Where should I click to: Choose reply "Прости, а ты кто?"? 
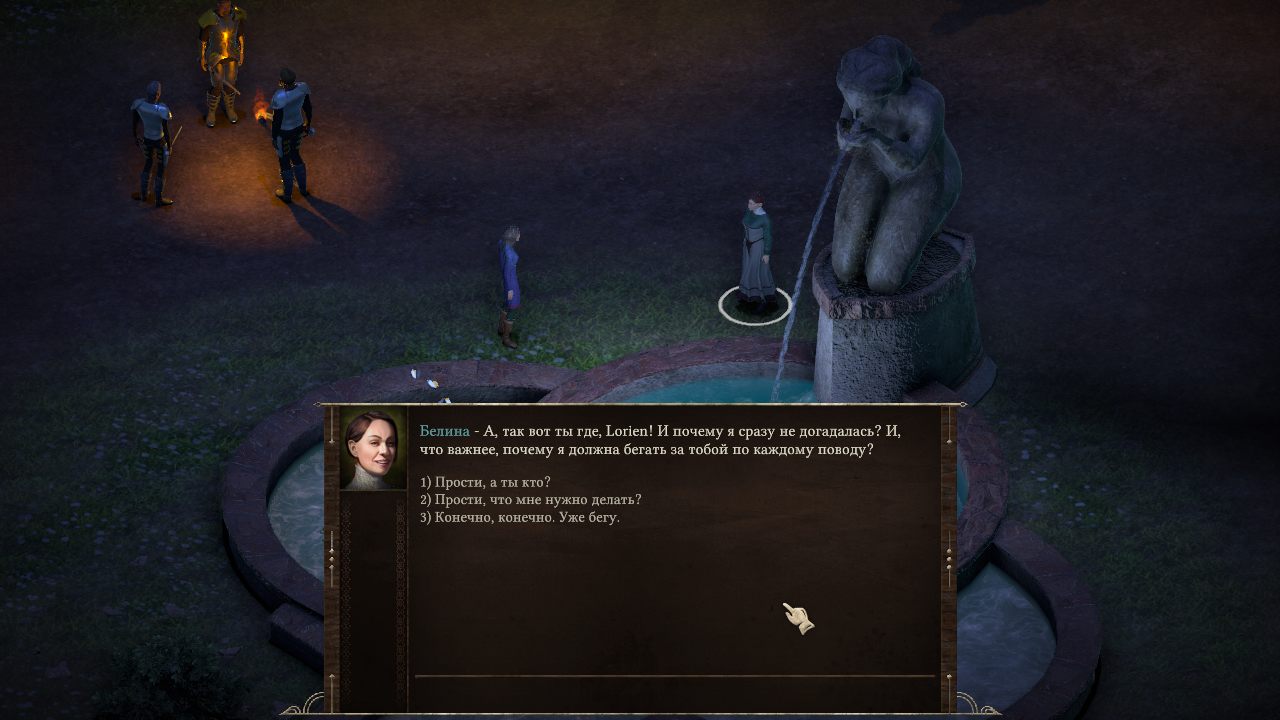(485, 482)
